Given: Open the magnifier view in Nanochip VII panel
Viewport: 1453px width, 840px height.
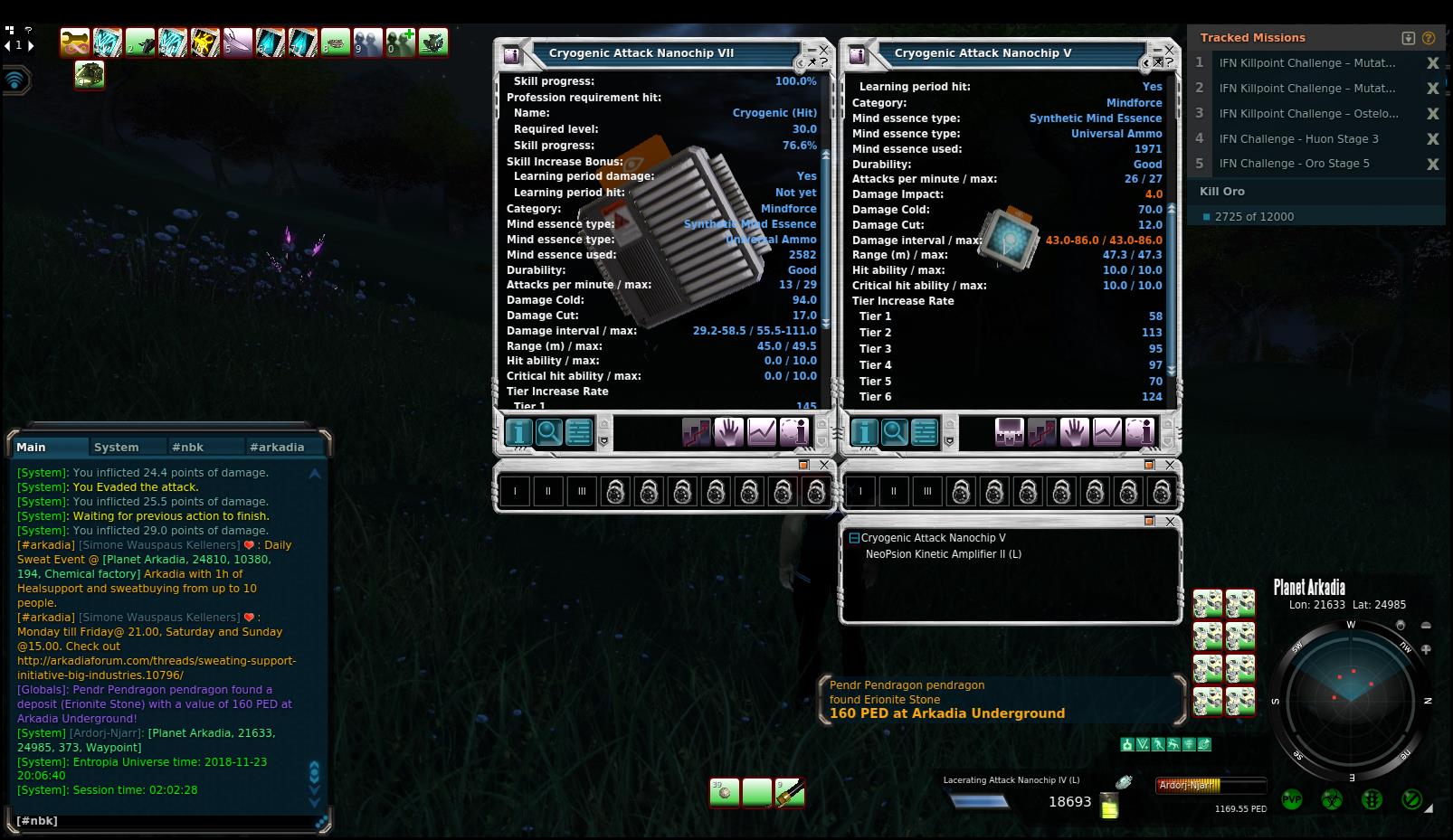Looking at the screenshot, I should (x=548, y=433).
